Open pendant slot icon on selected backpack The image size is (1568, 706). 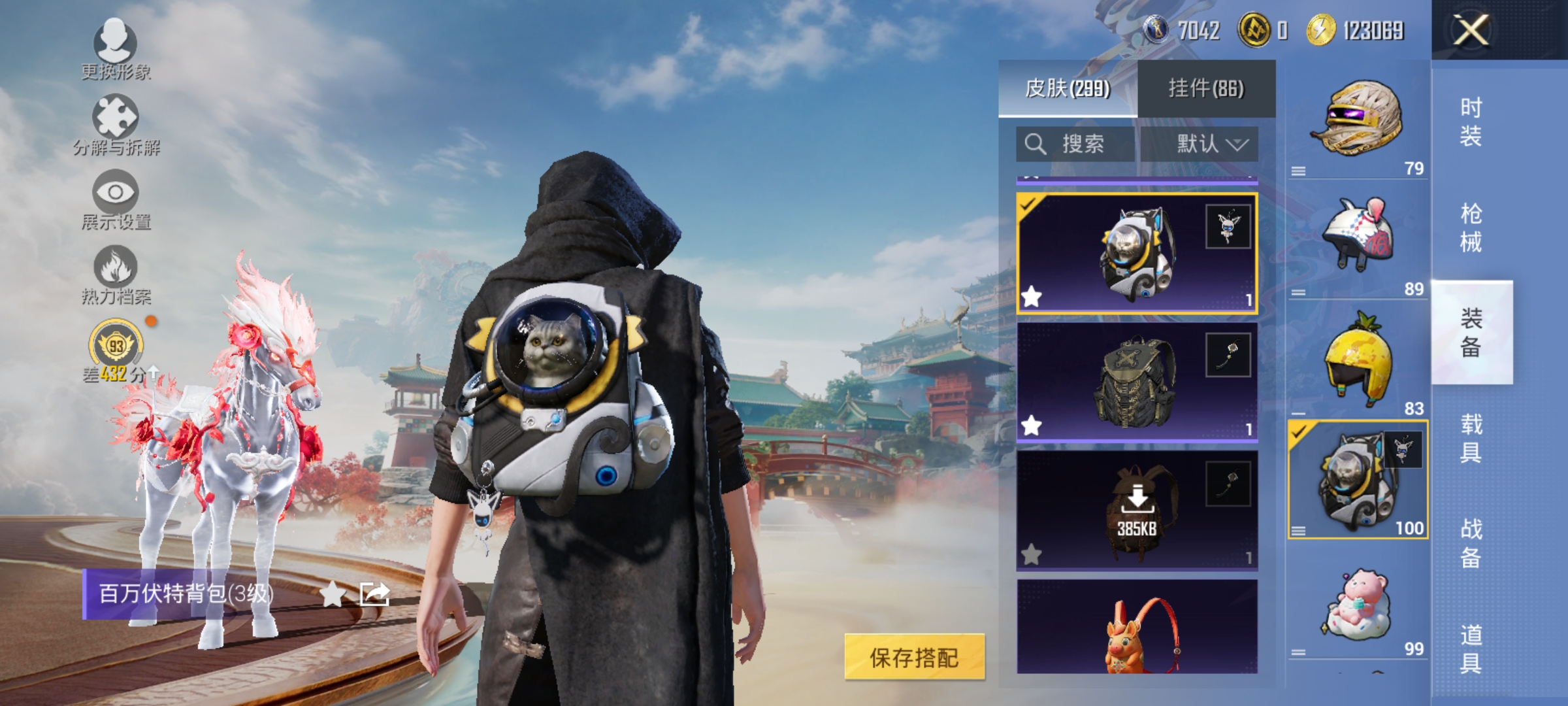tap(1227, 226)
